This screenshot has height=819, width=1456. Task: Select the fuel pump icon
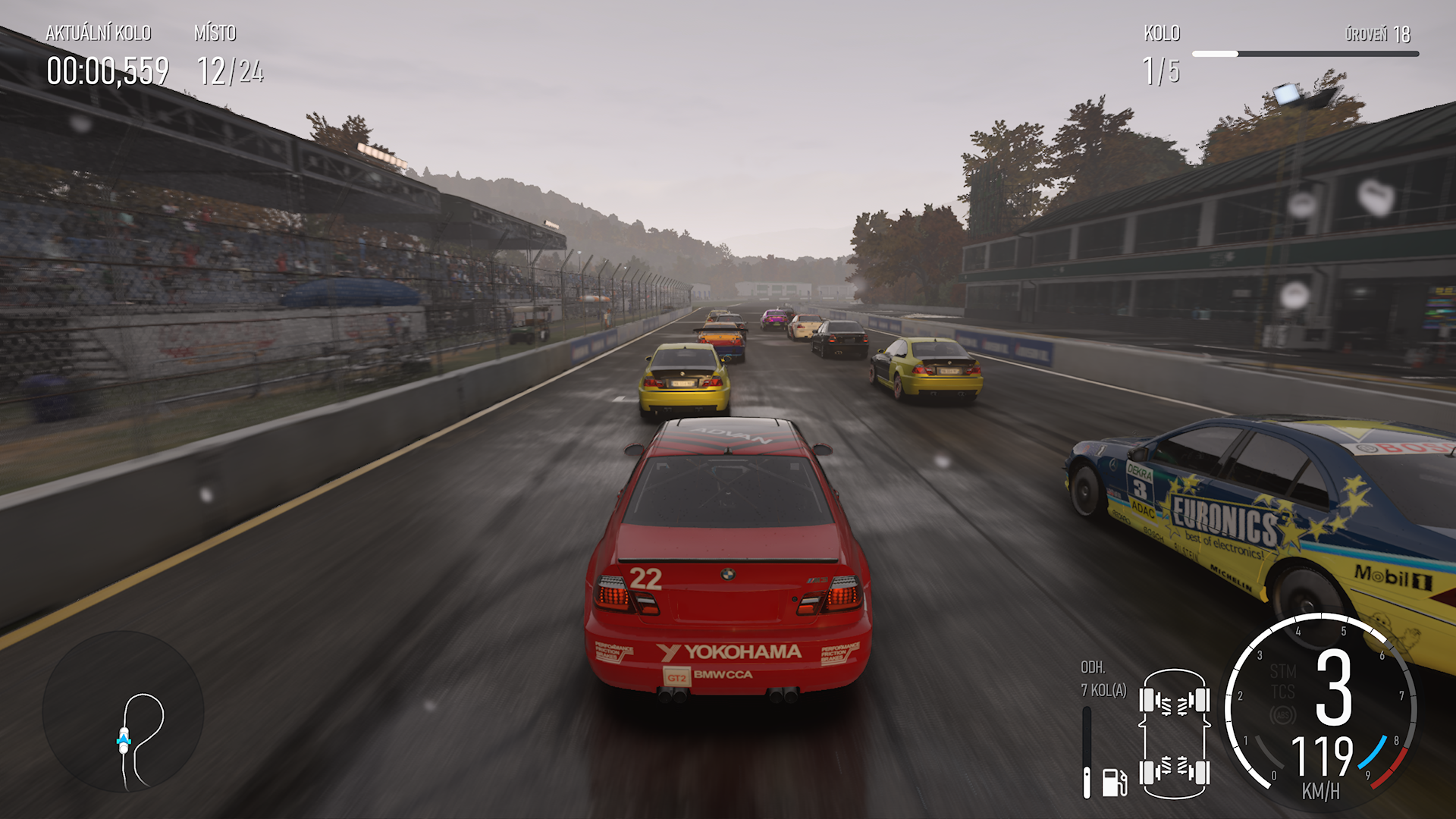[x=1114, y=782]
